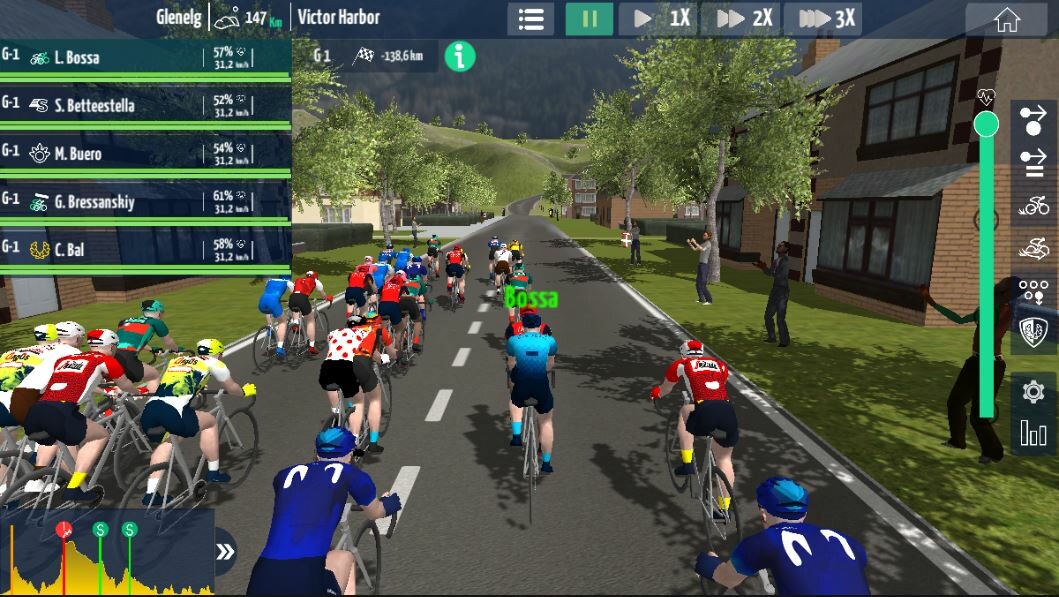Image resolution: width=1059 pixels, height=597 pixels.
Task: Choose the 3X fast-forward speed
Action: tap(824, 19)
